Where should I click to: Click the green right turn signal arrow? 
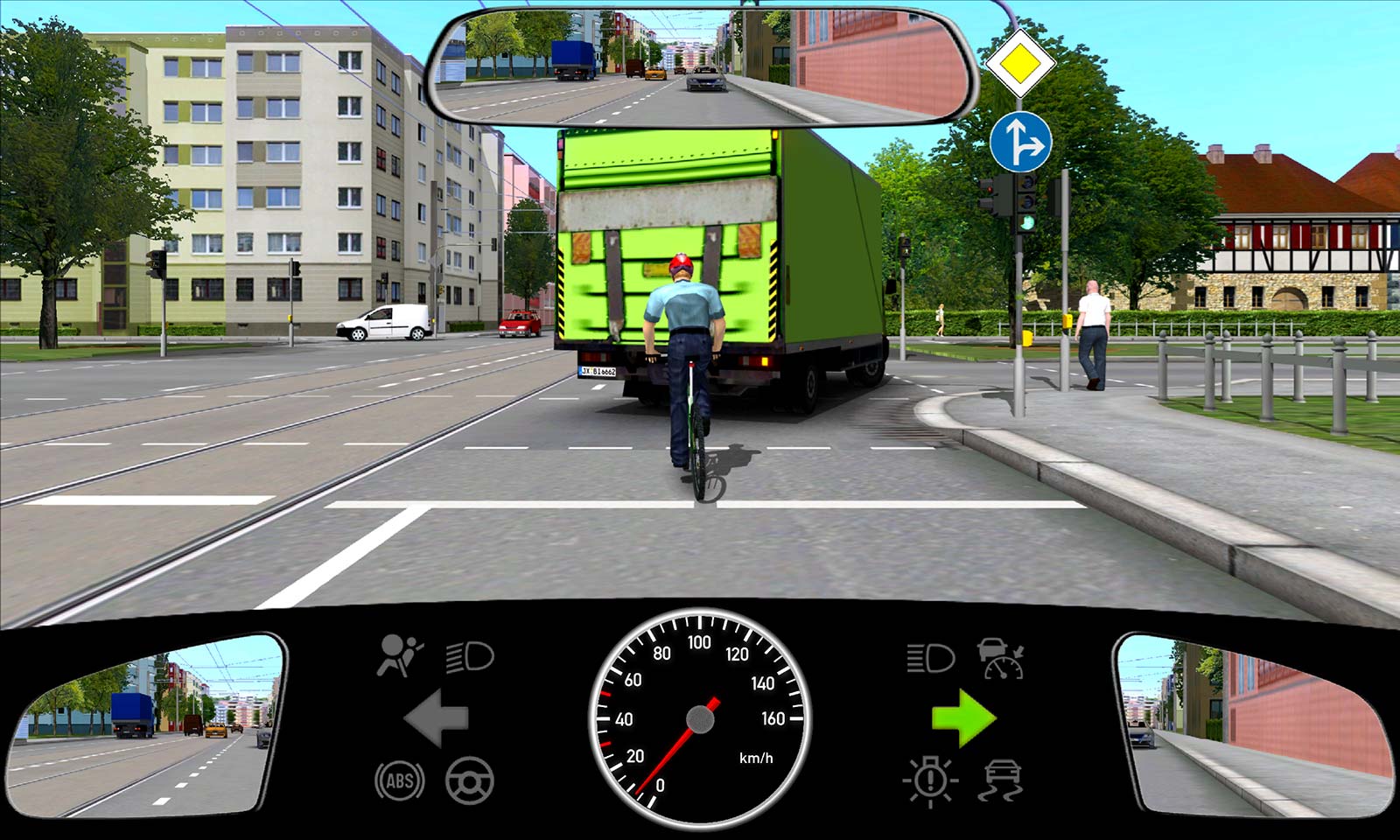(x=963, y=718)
